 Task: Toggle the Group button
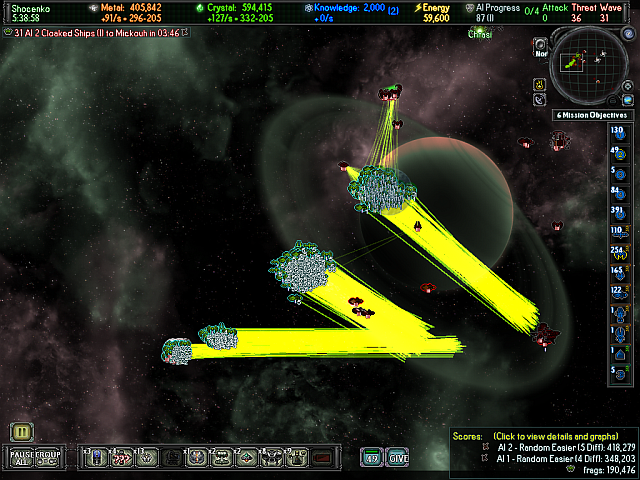pos(49,457)
